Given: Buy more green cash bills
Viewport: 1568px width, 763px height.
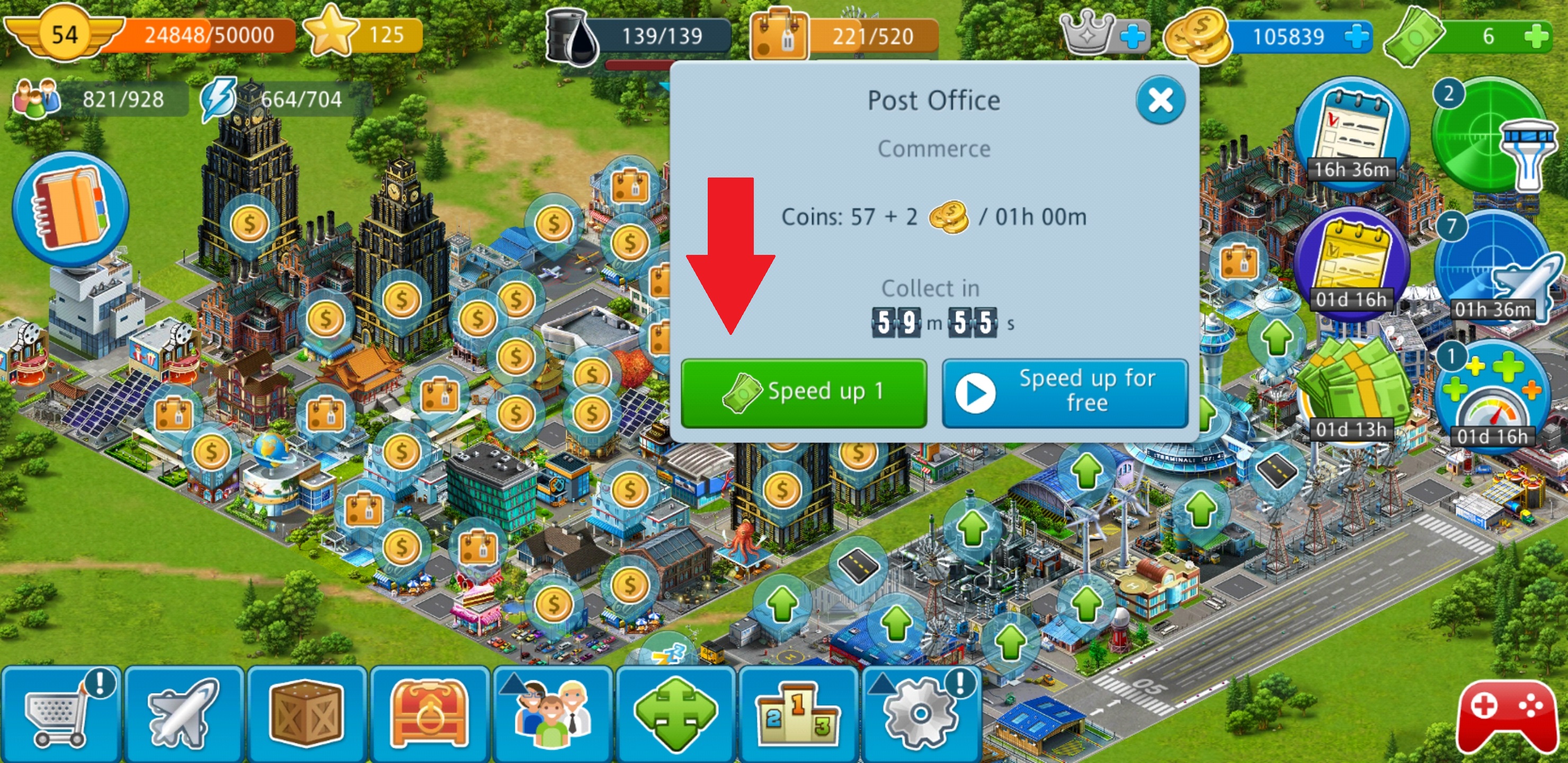Looking at the screenshot, I should (1537, 37).
